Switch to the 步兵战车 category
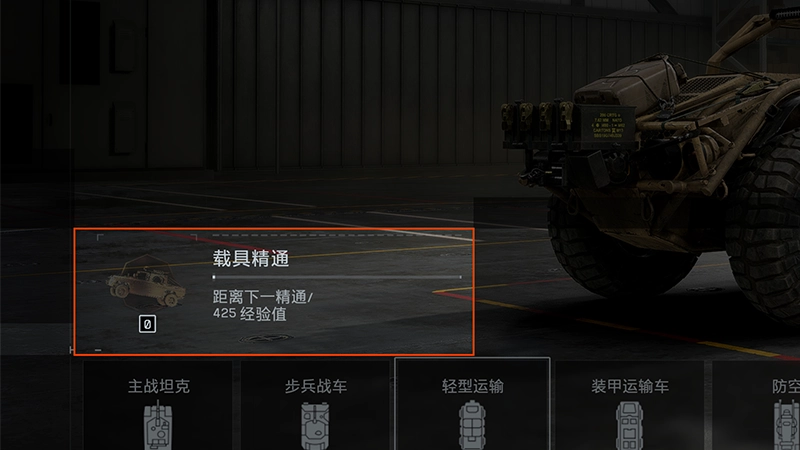 click(x=315, y=405)
